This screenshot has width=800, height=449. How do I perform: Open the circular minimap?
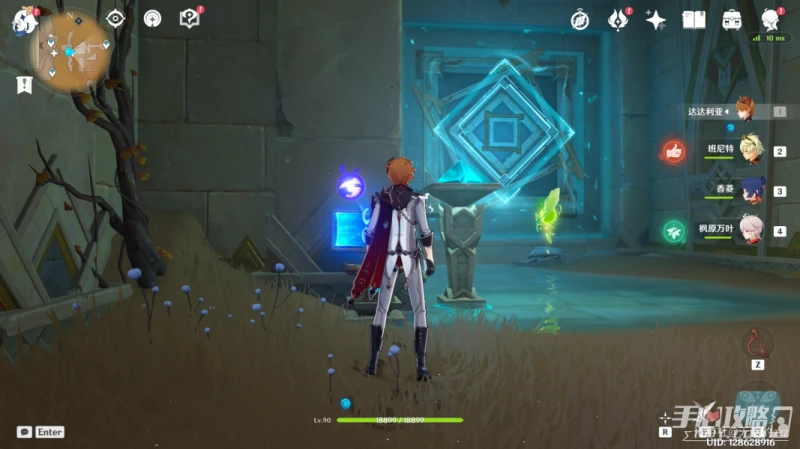coord(69,51)
